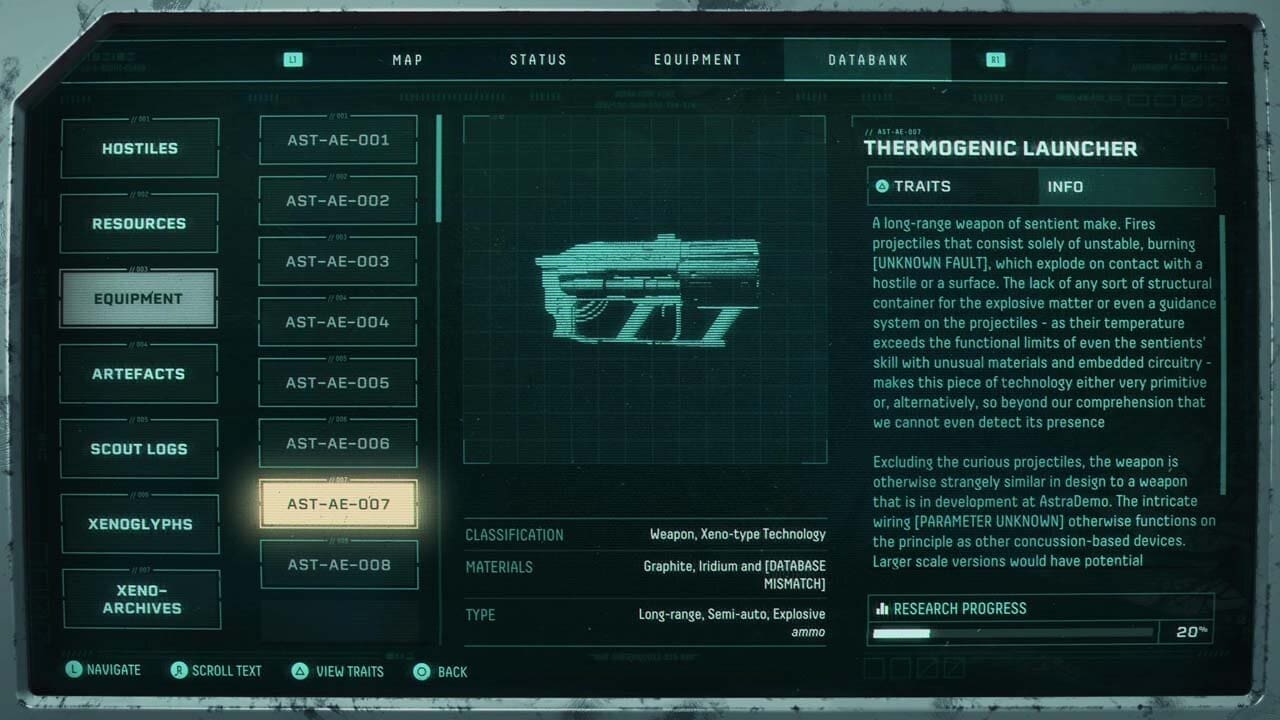Open the SCOUT LOGS category

point(139,448)
